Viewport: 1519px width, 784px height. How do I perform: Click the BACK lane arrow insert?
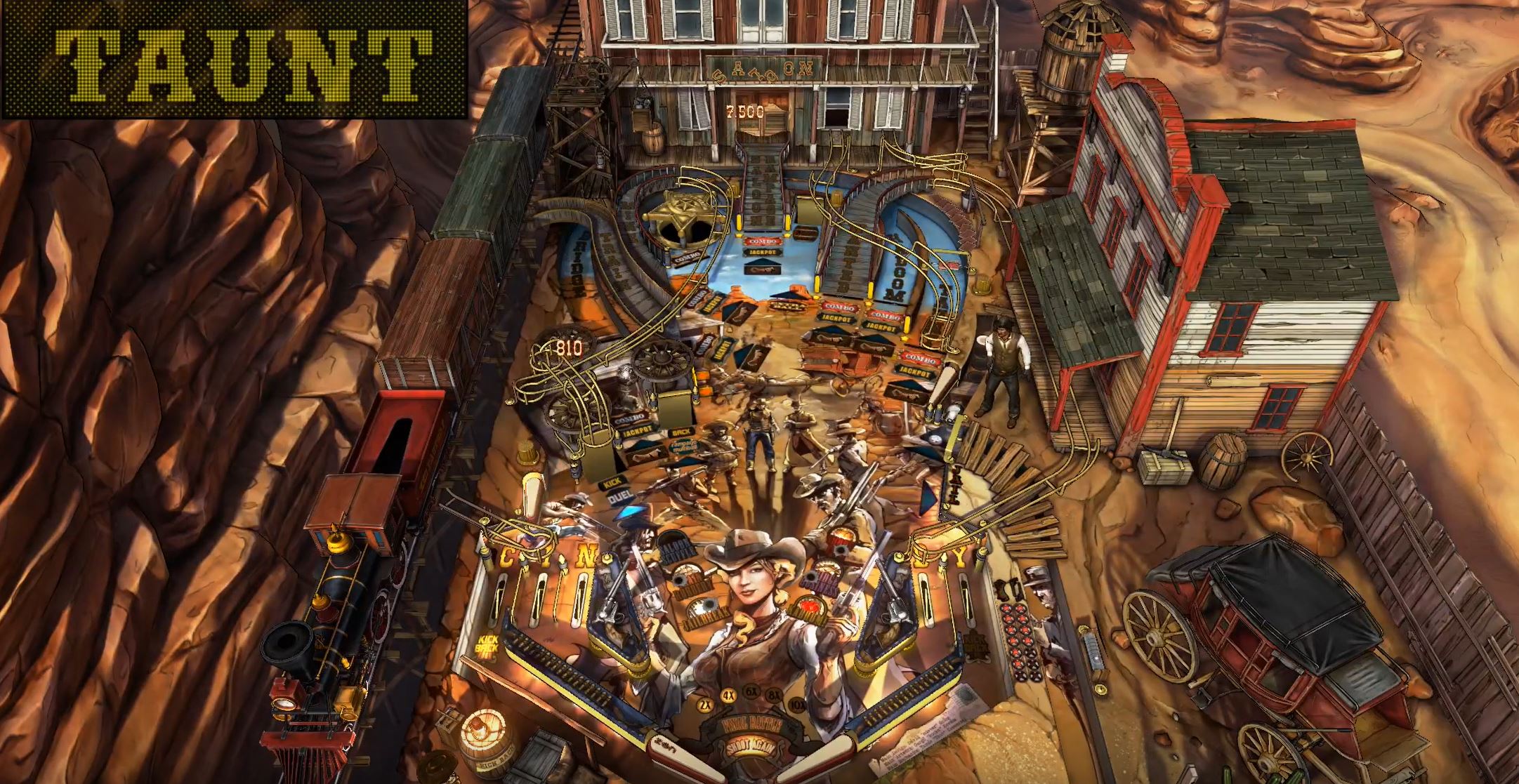tap(680, 432)
